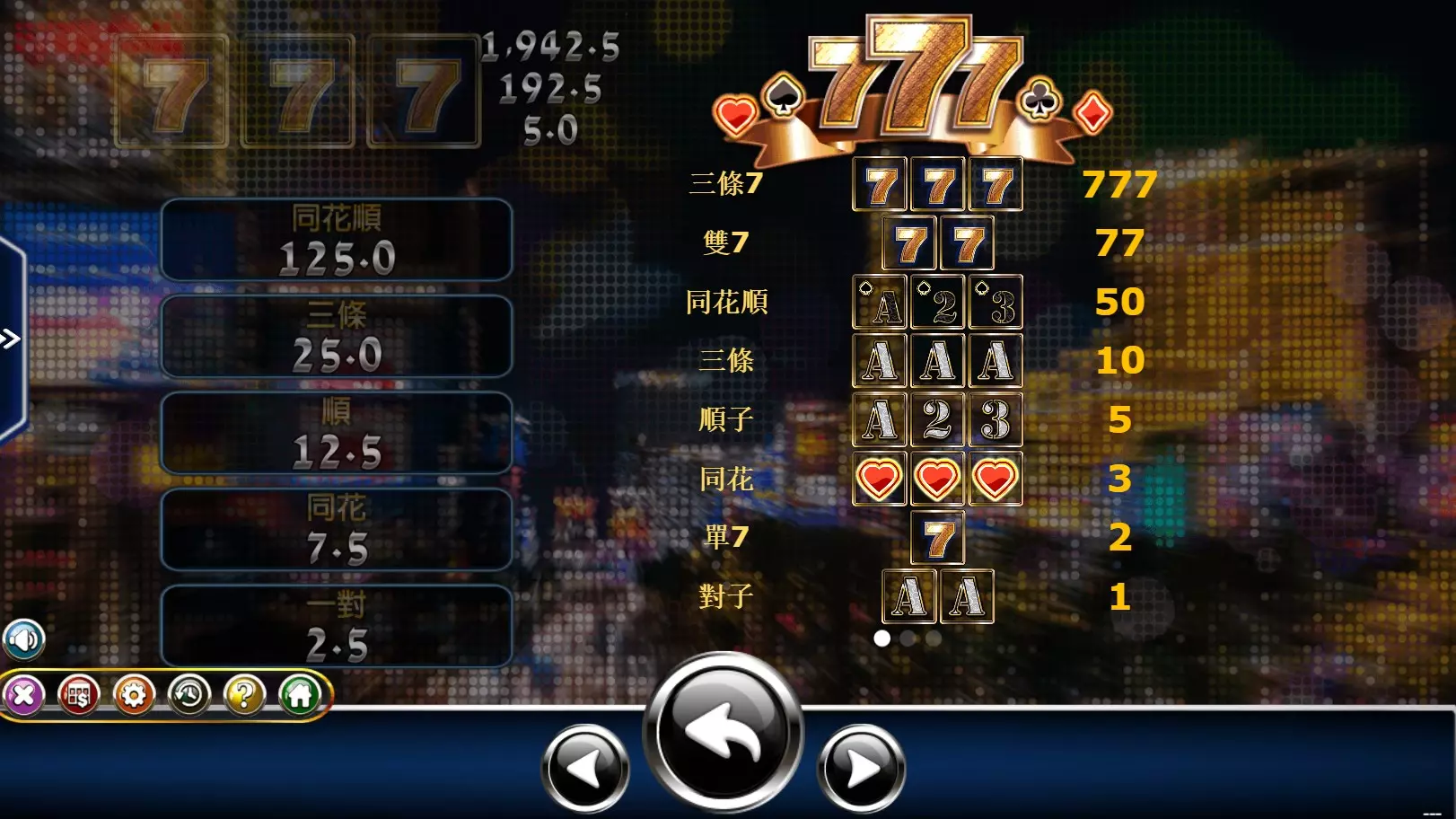Viewport: 1456px width, 819px height.
Task: Close the menu with the purple X icon
Action: pyautogui.click(x=25, y=696)
